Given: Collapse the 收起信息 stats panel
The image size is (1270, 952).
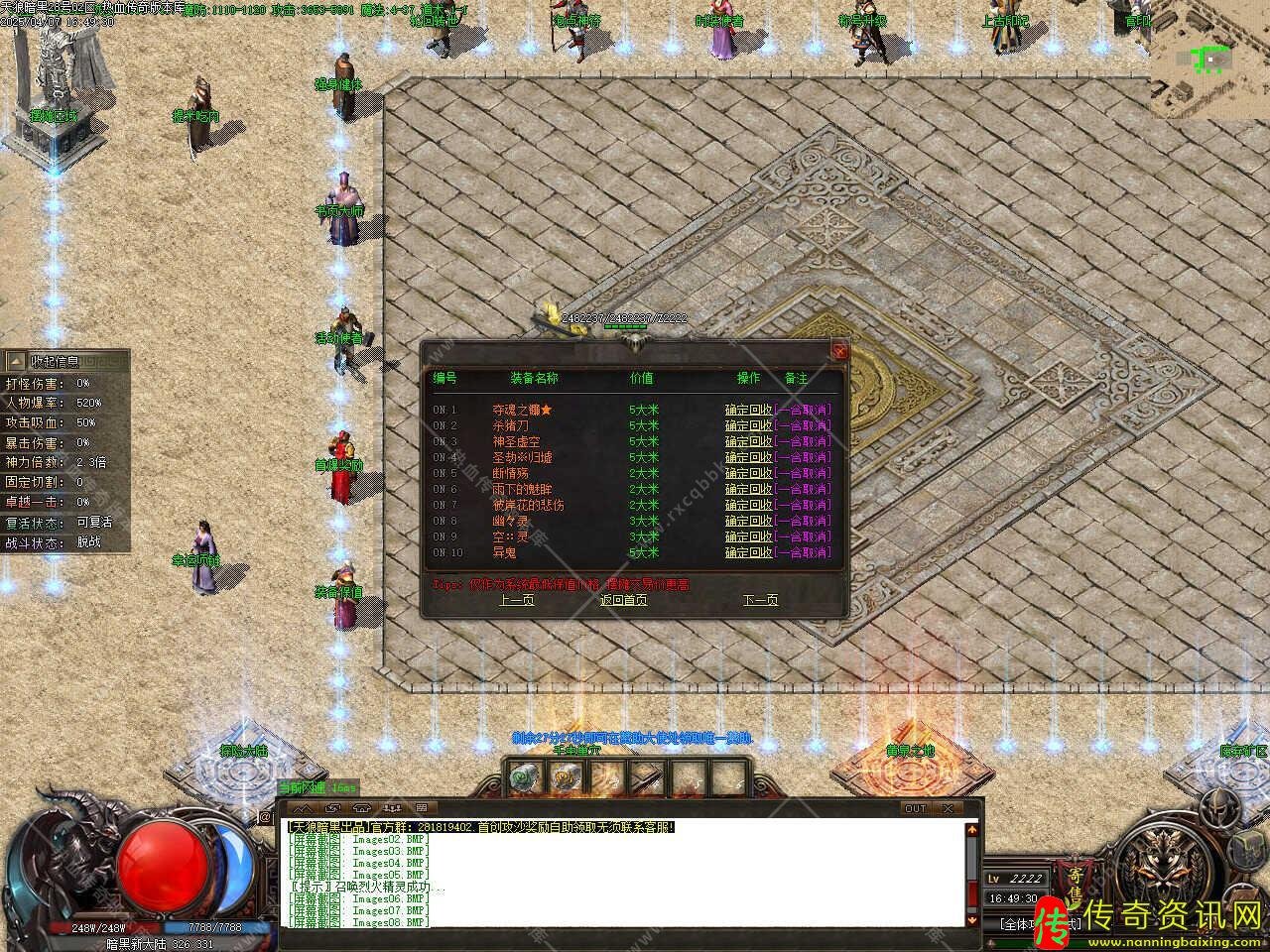Looking at the screenshot, I should pos(16,361).
